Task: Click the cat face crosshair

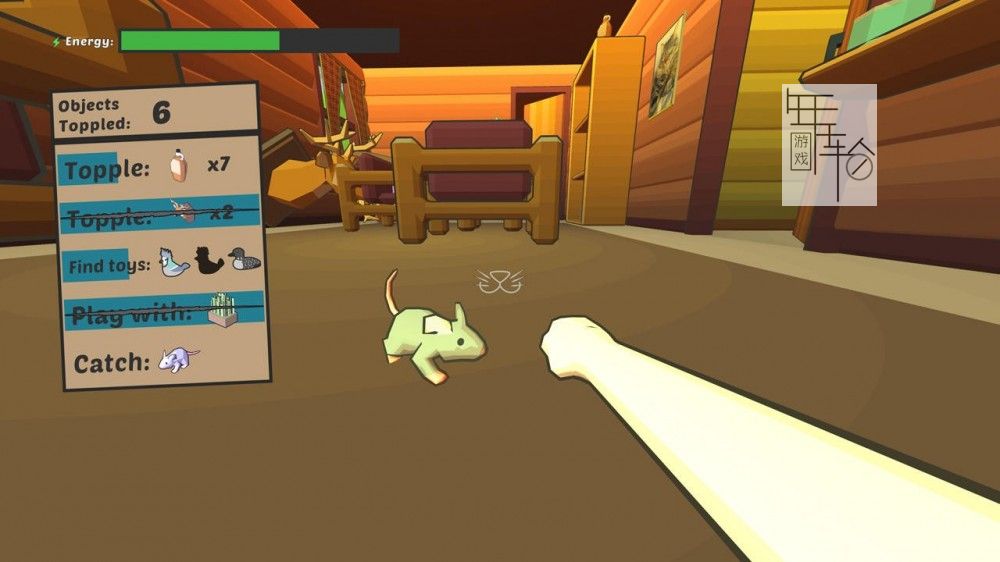Action: tap(500, 281)
